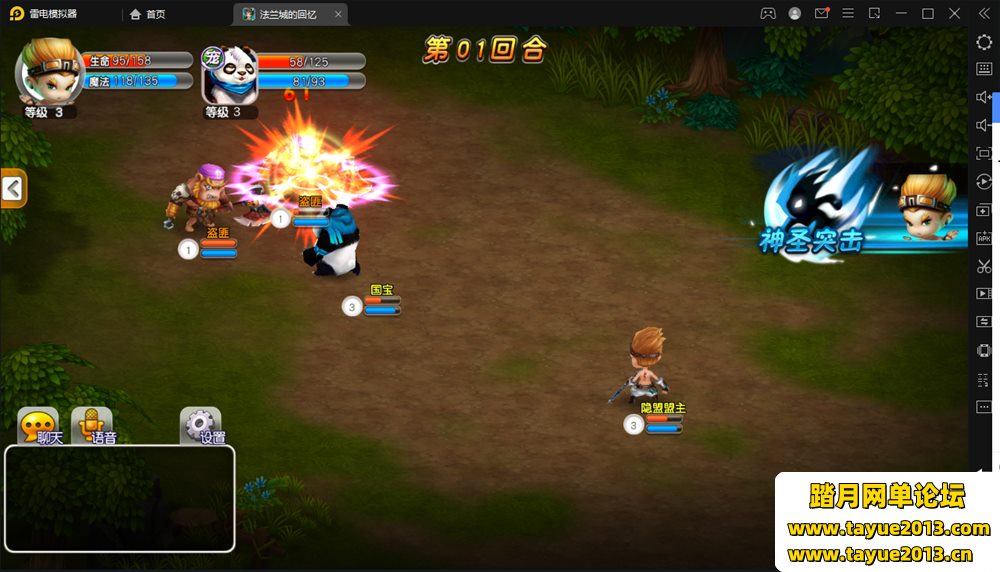
Task: Select the panda pet portrait
Action: tap(231, 75)
